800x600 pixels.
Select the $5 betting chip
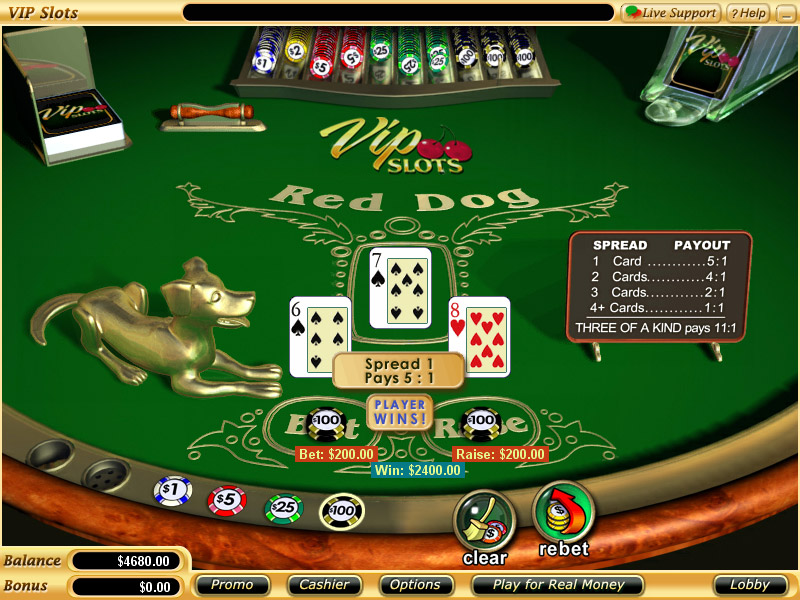click(227, 500)
